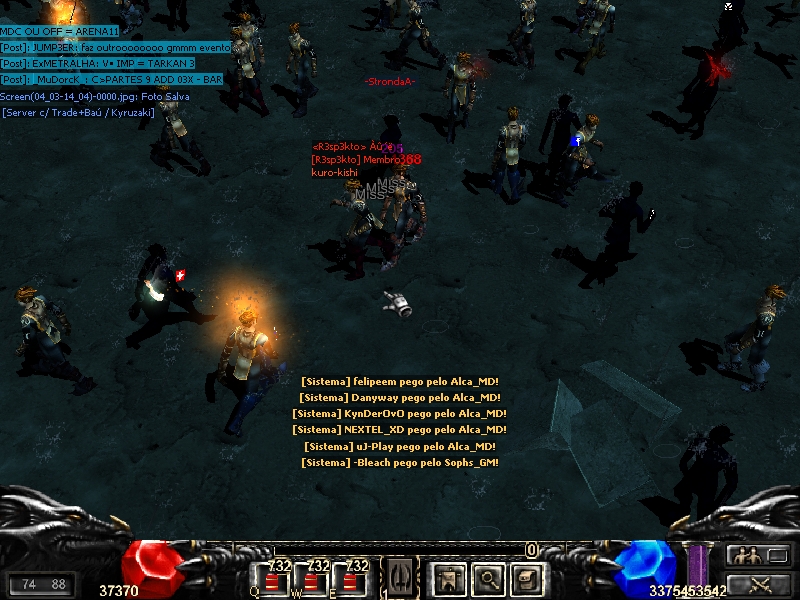Click the crossed swords button
The image size is (800, 600).
tap(758, 584)
